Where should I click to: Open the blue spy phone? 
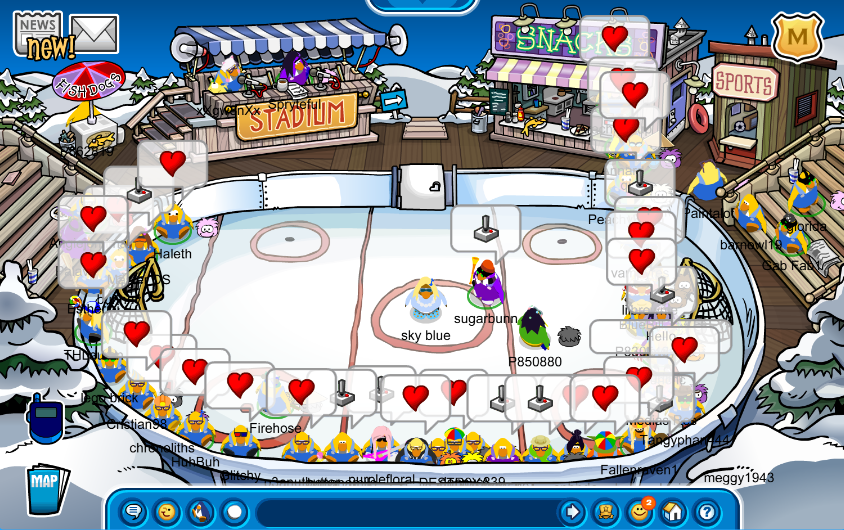pyautogui.click(x=46, y=420)
